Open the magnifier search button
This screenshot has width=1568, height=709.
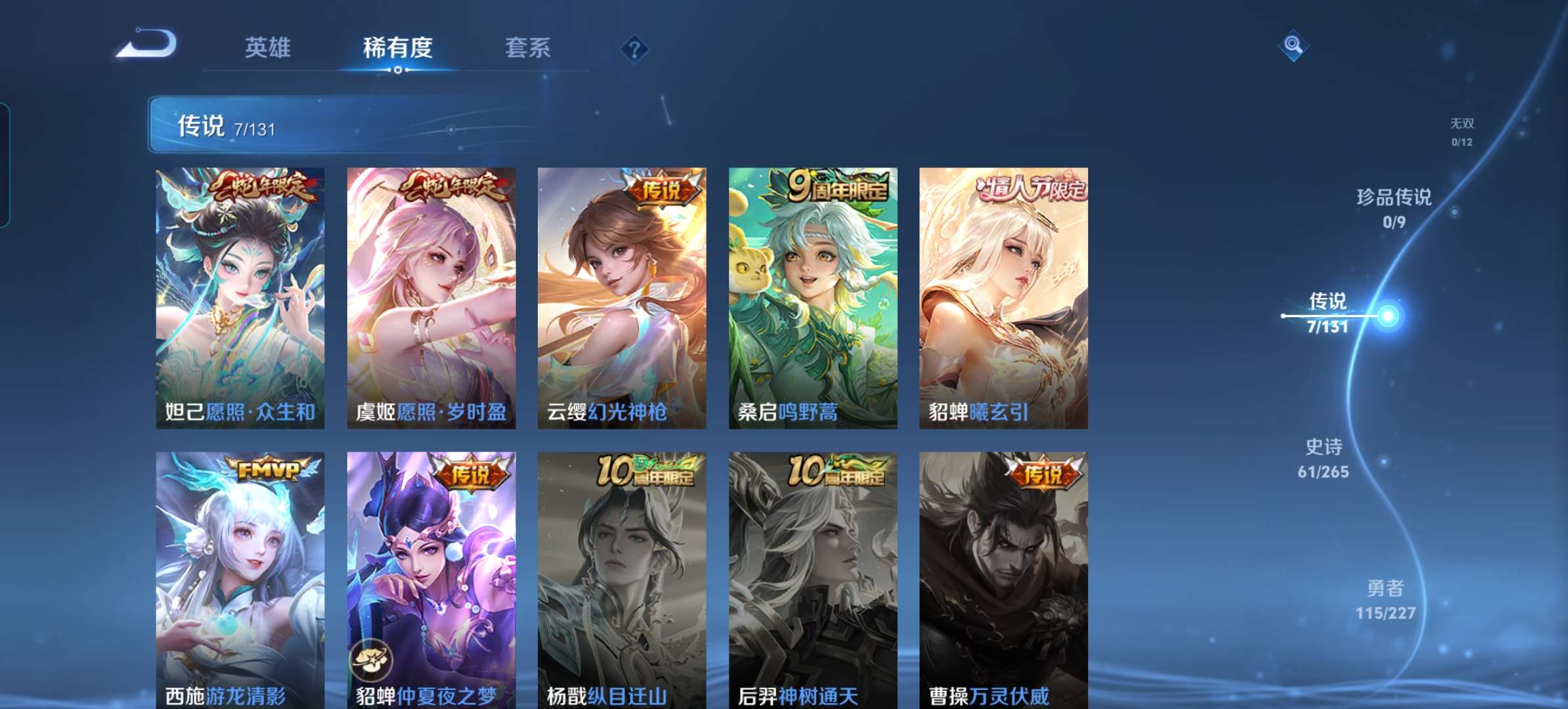[1293, 45]
